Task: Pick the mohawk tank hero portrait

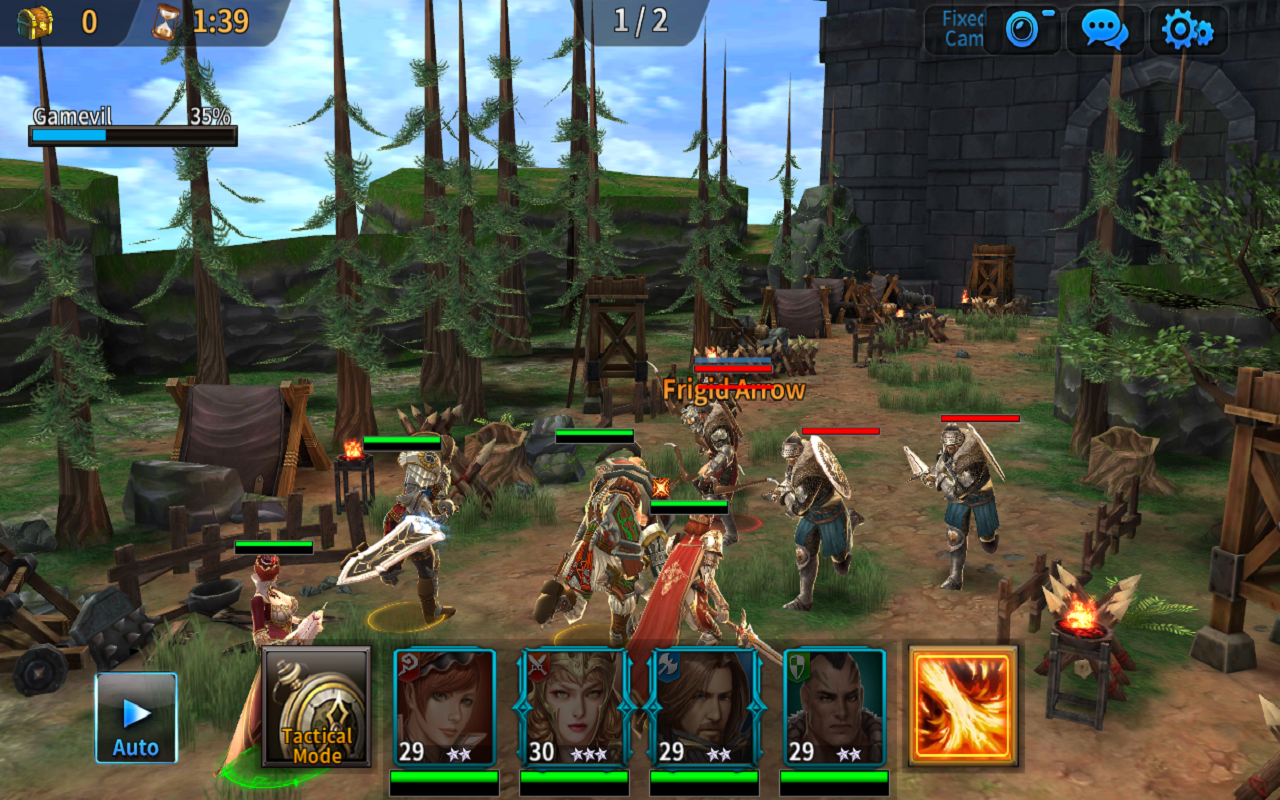Action: click(x=835, y=707)
